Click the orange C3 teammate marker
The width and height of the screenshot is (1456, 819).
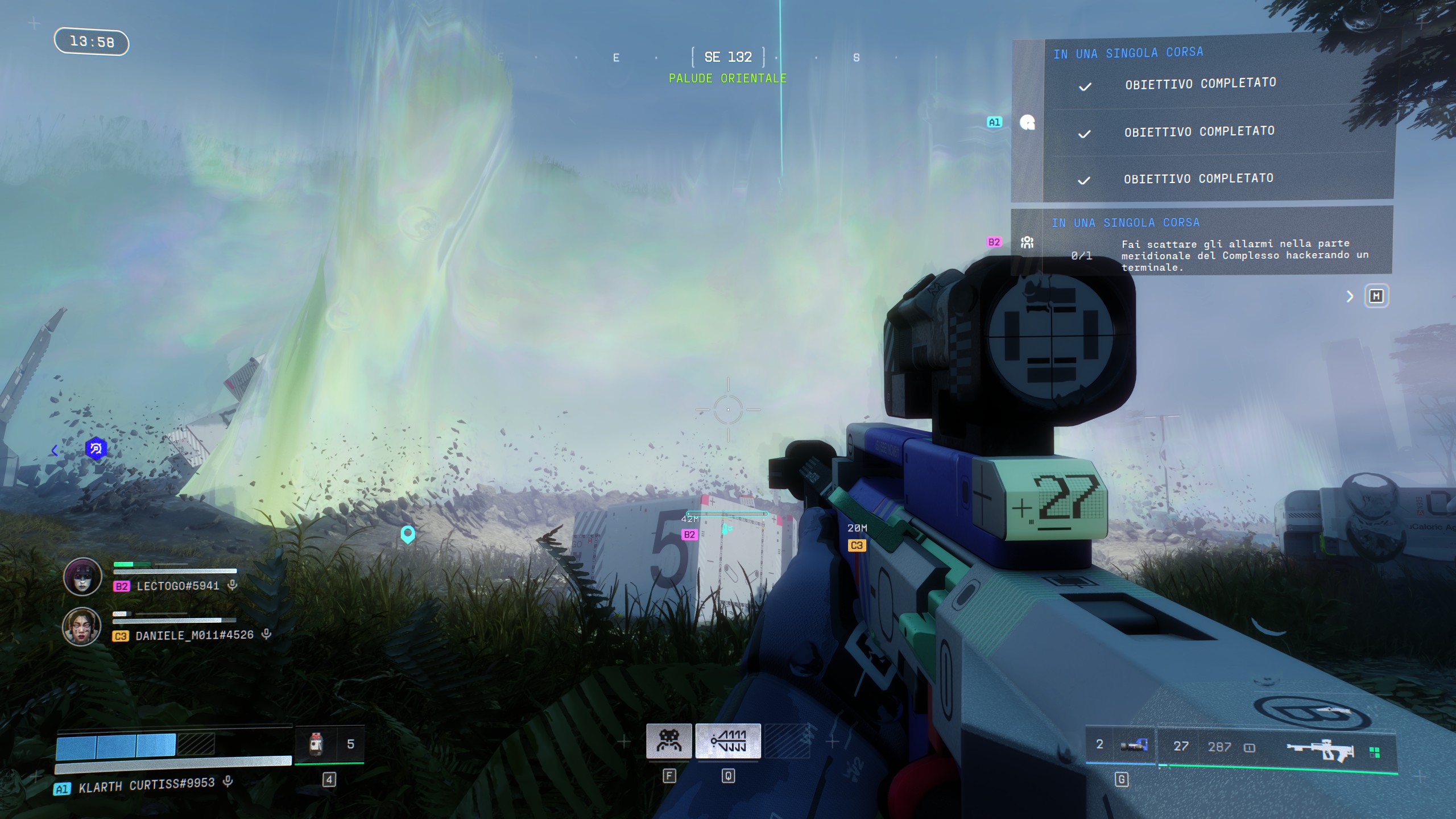coord(857,545)
